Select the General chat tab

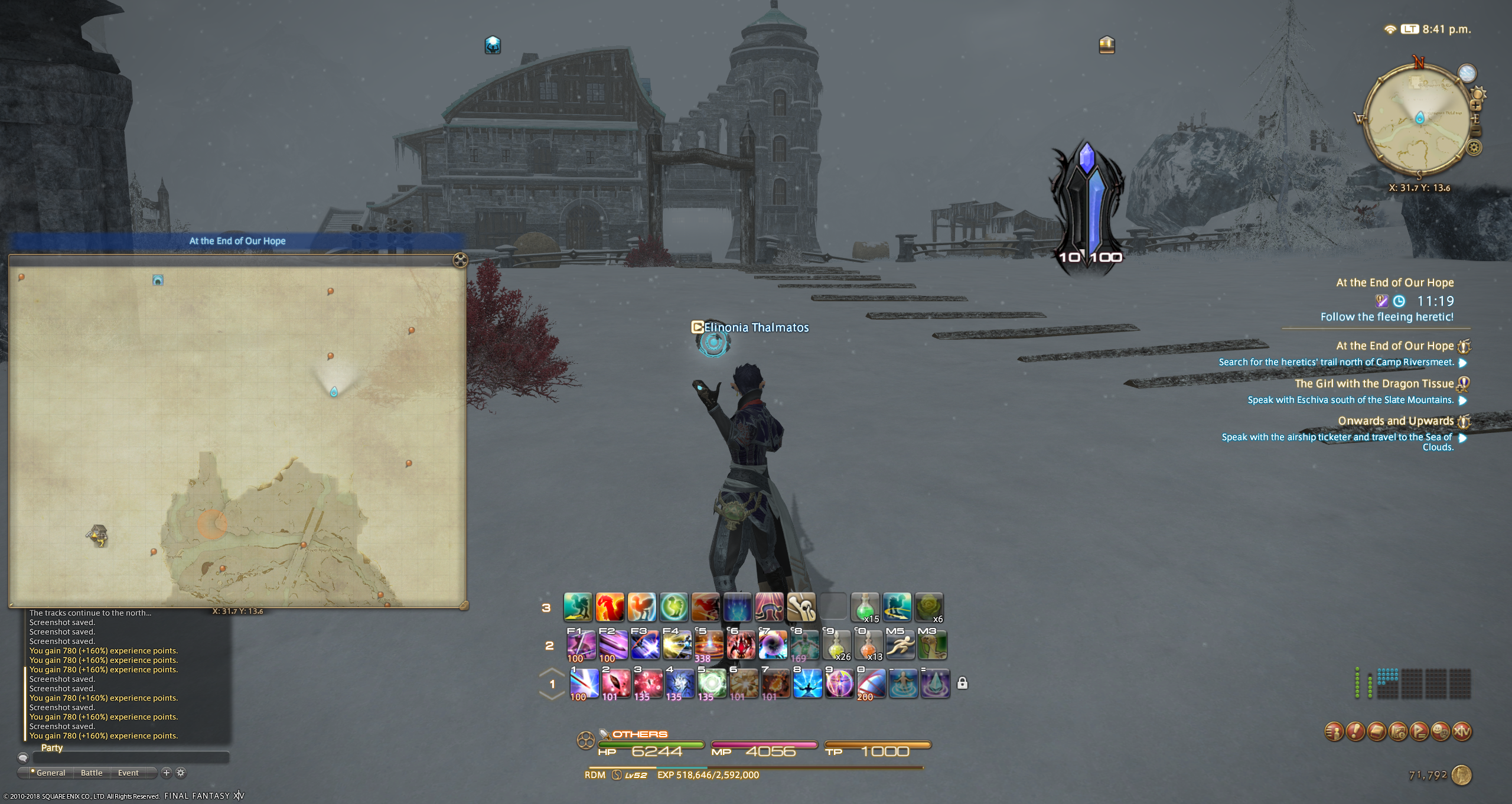click(x=51, y=773)
